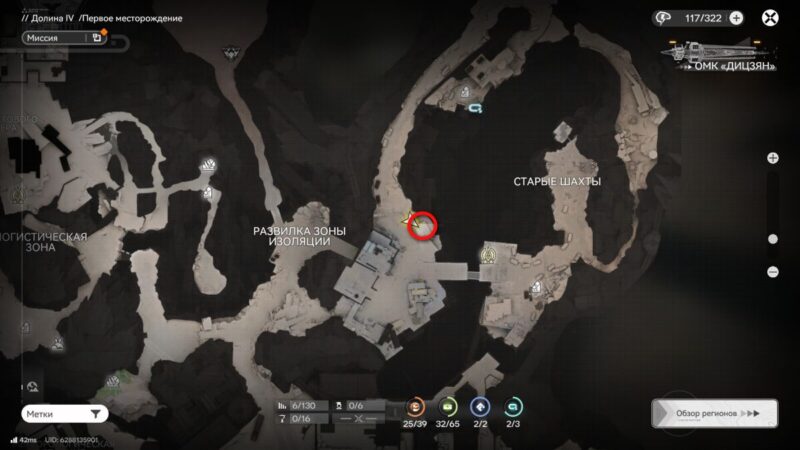Close the map with the X button
Image resolution: width=800 pixels, height=450 pixels.
[771, 18]
